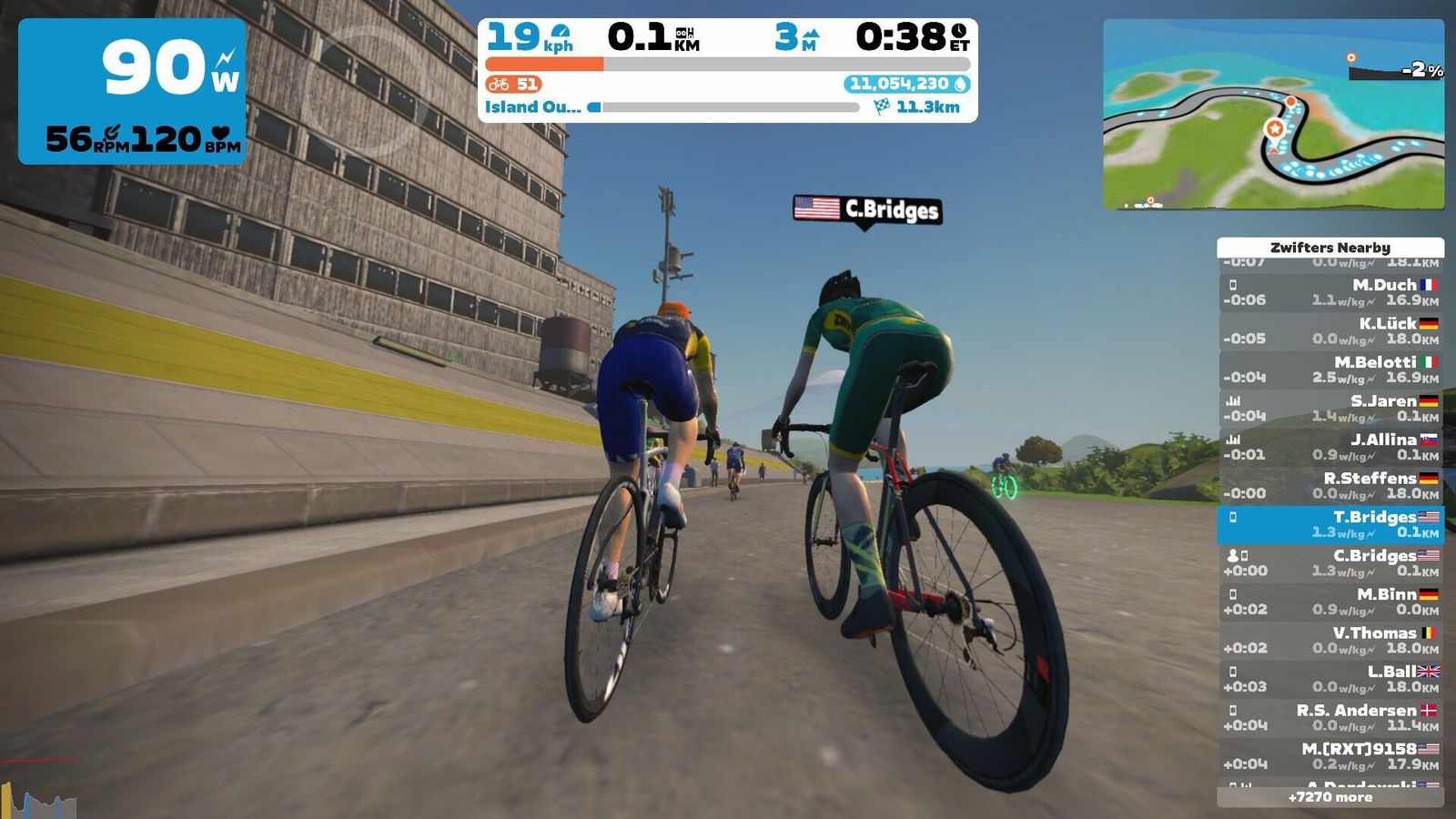Click the highlighted T.Bridges row
This screenshot has height=819, width=1456.
tap(1330, 524)
